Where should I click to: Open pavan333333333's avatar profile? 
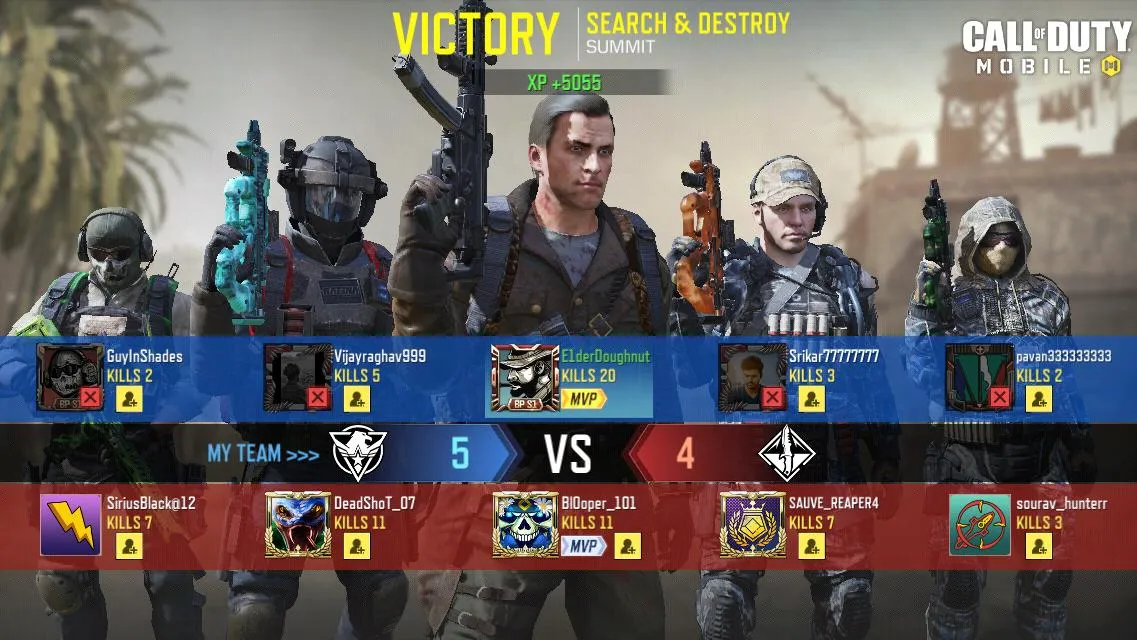(x=980, y=378)
